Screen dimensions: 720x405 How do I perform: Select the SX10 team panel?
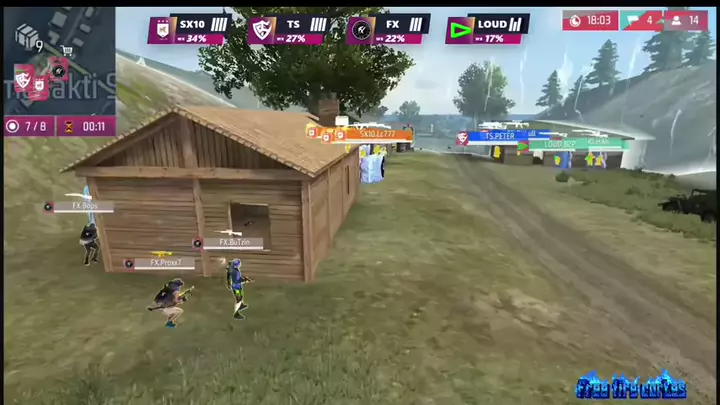pos(188,29)
